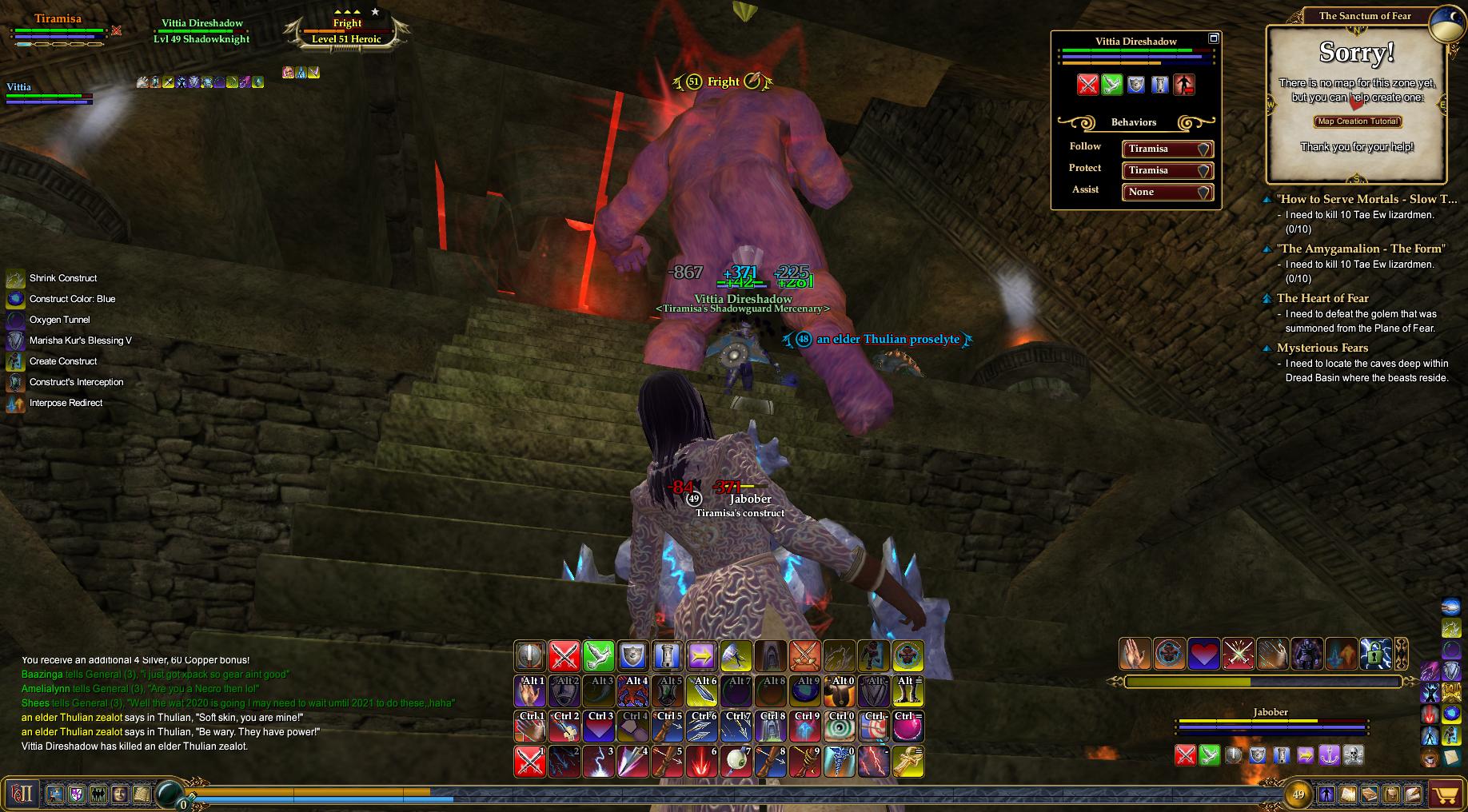Open the marketplace shopping cart
The height and width of the screenshot is (812, 1468).
[x=1445, y=794]
